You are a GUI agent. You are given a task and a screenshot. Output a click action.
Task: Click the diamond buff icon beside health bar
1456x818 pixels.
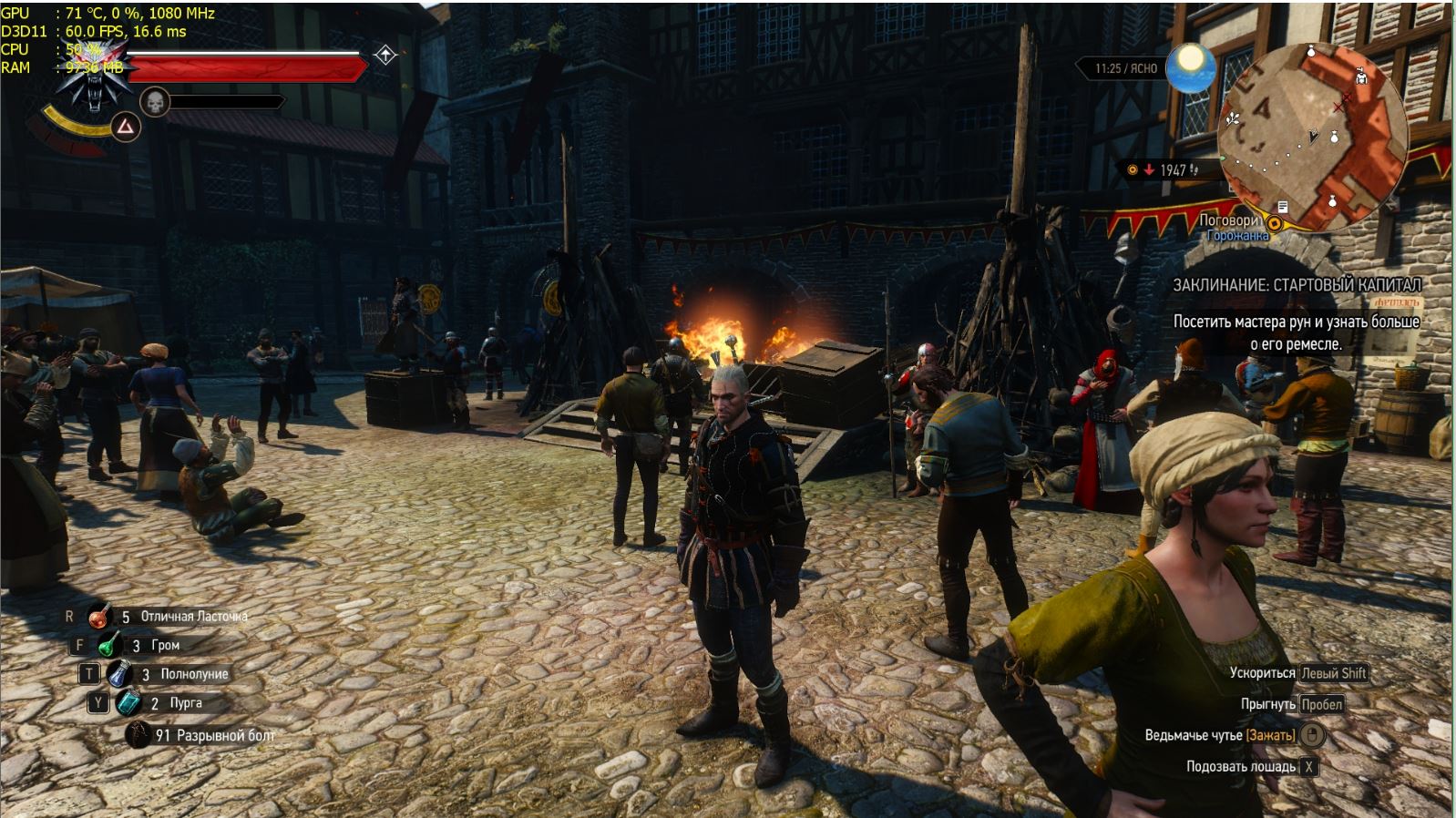pos(385,56)
